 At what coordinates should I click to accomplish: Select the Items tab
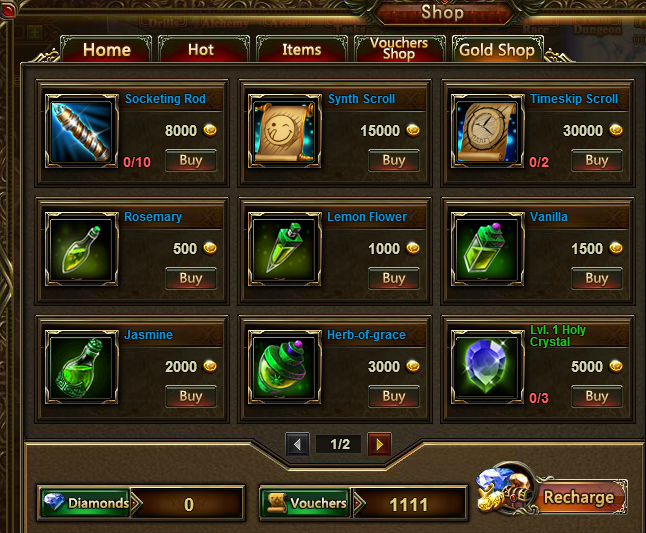[301, 50]
